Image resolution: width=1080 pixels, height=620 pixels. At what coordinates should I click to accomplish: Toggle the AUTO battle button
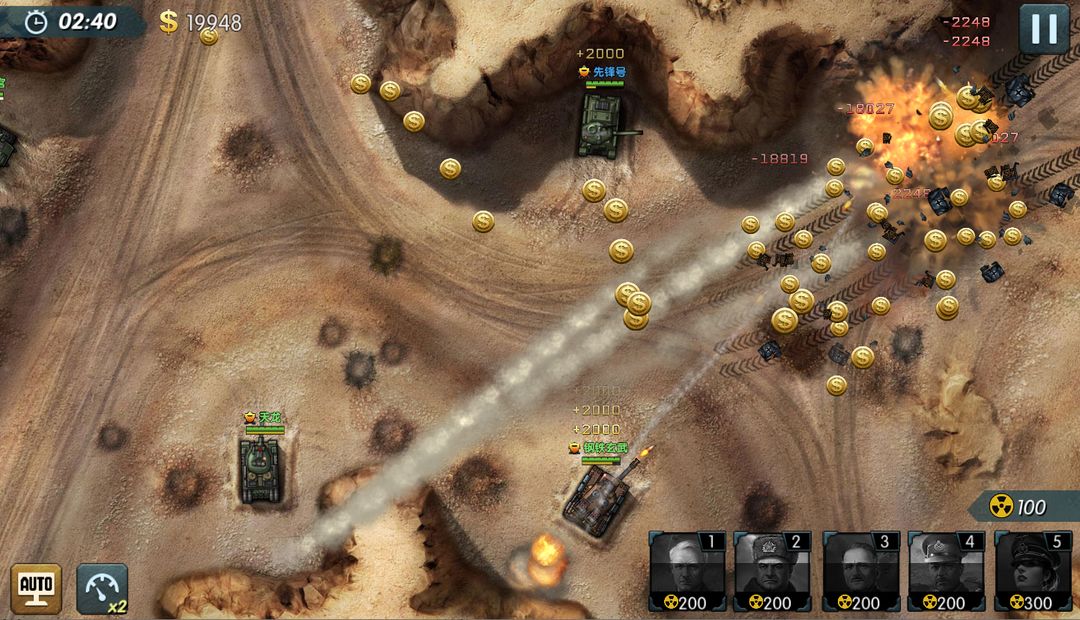[36, 588]
